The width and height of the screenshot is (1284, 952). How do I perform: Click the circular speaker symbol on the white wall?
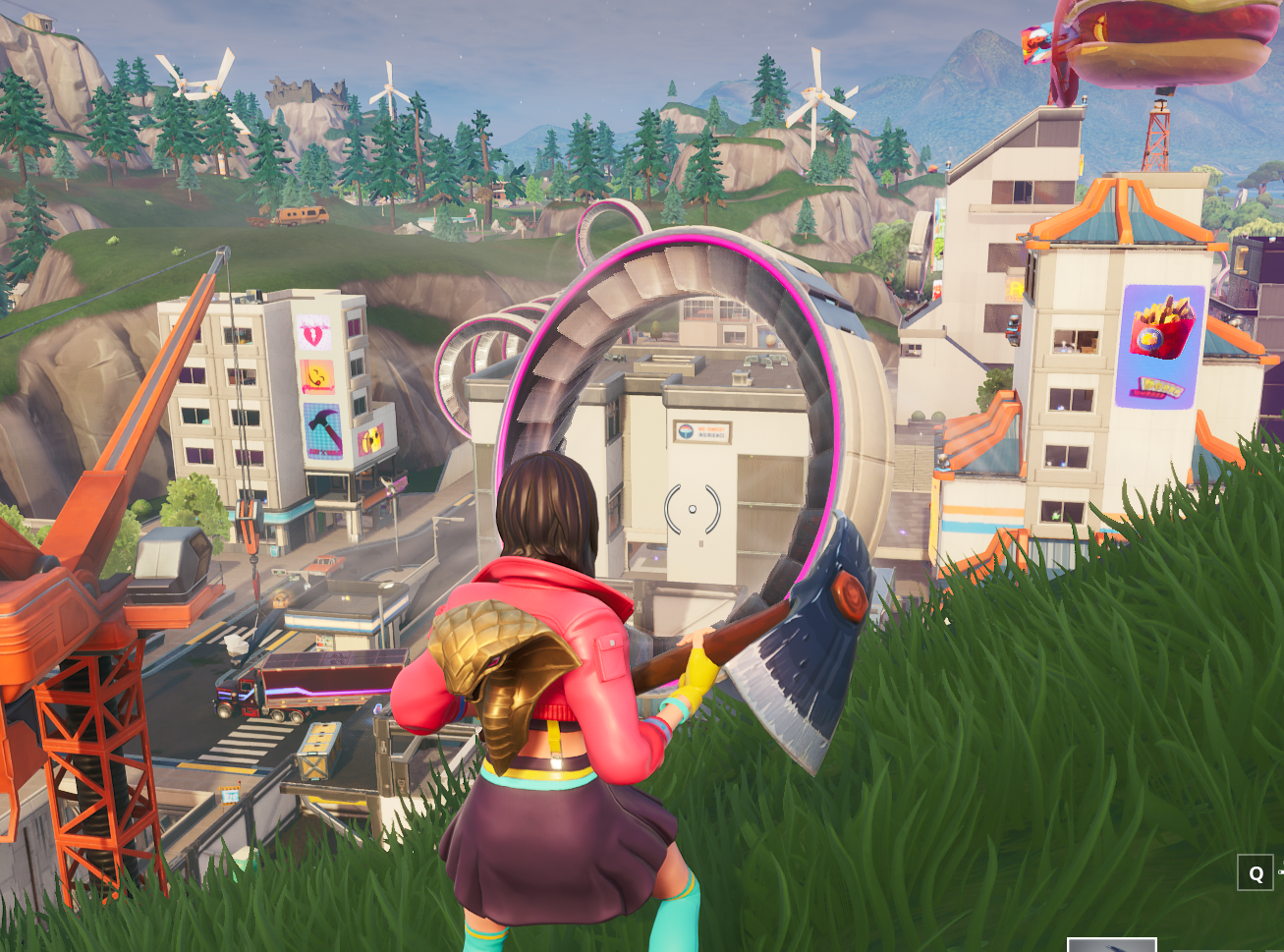[694, 507]
